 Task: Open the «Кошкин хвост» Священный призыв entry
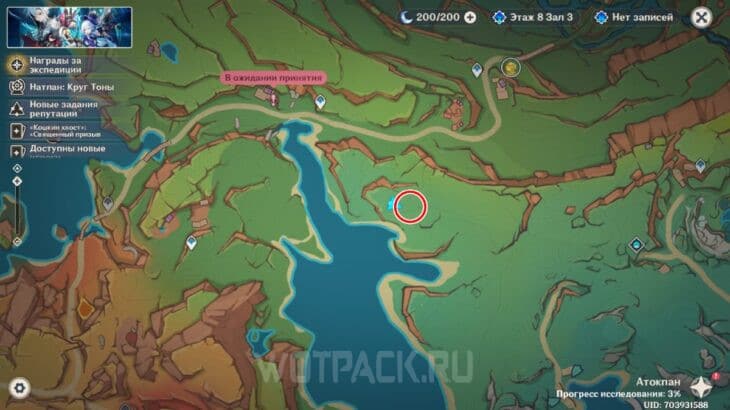point(60,131)
